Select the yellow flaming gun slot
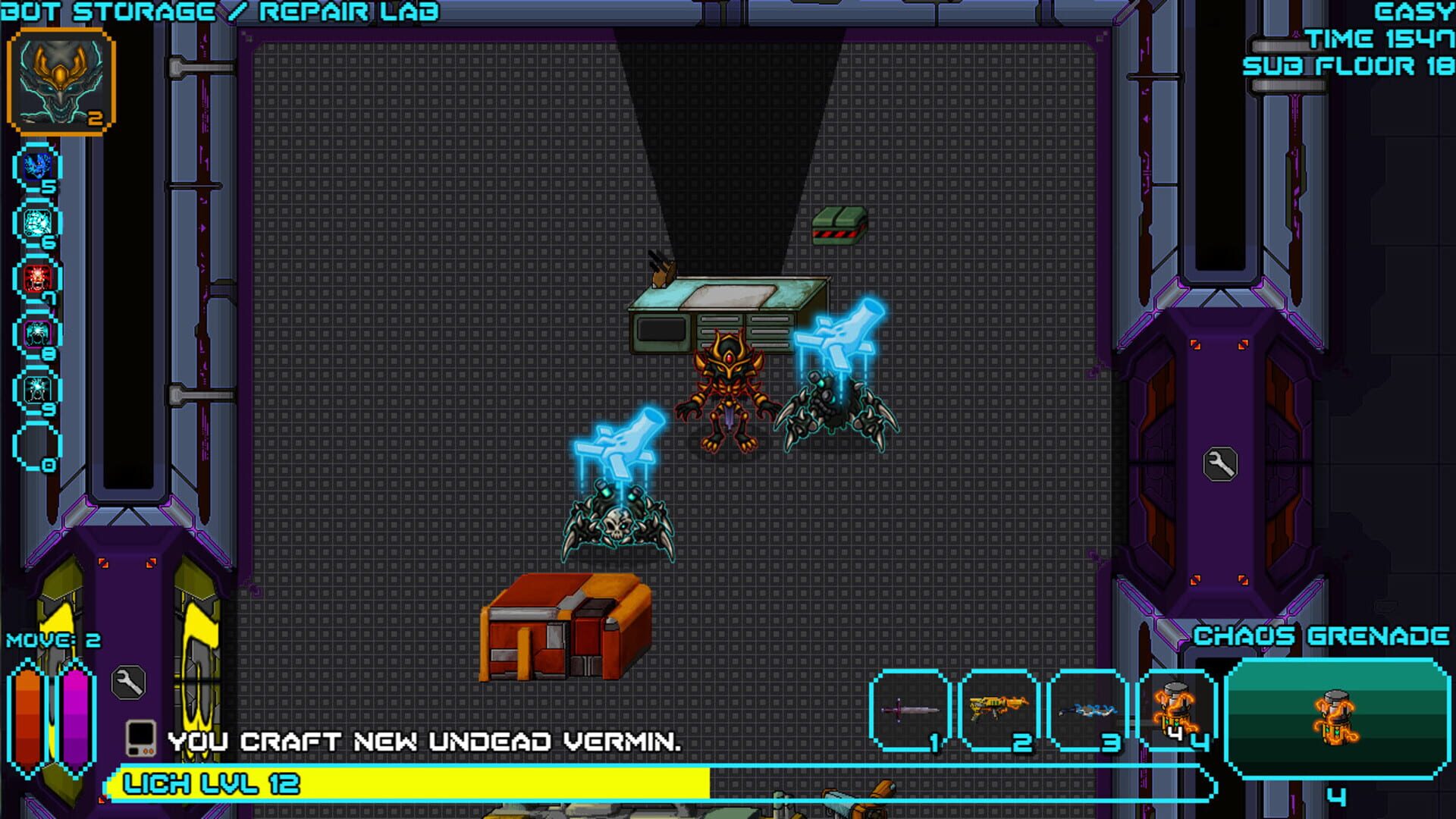1456x819 pixels. (x=999, y=711)
